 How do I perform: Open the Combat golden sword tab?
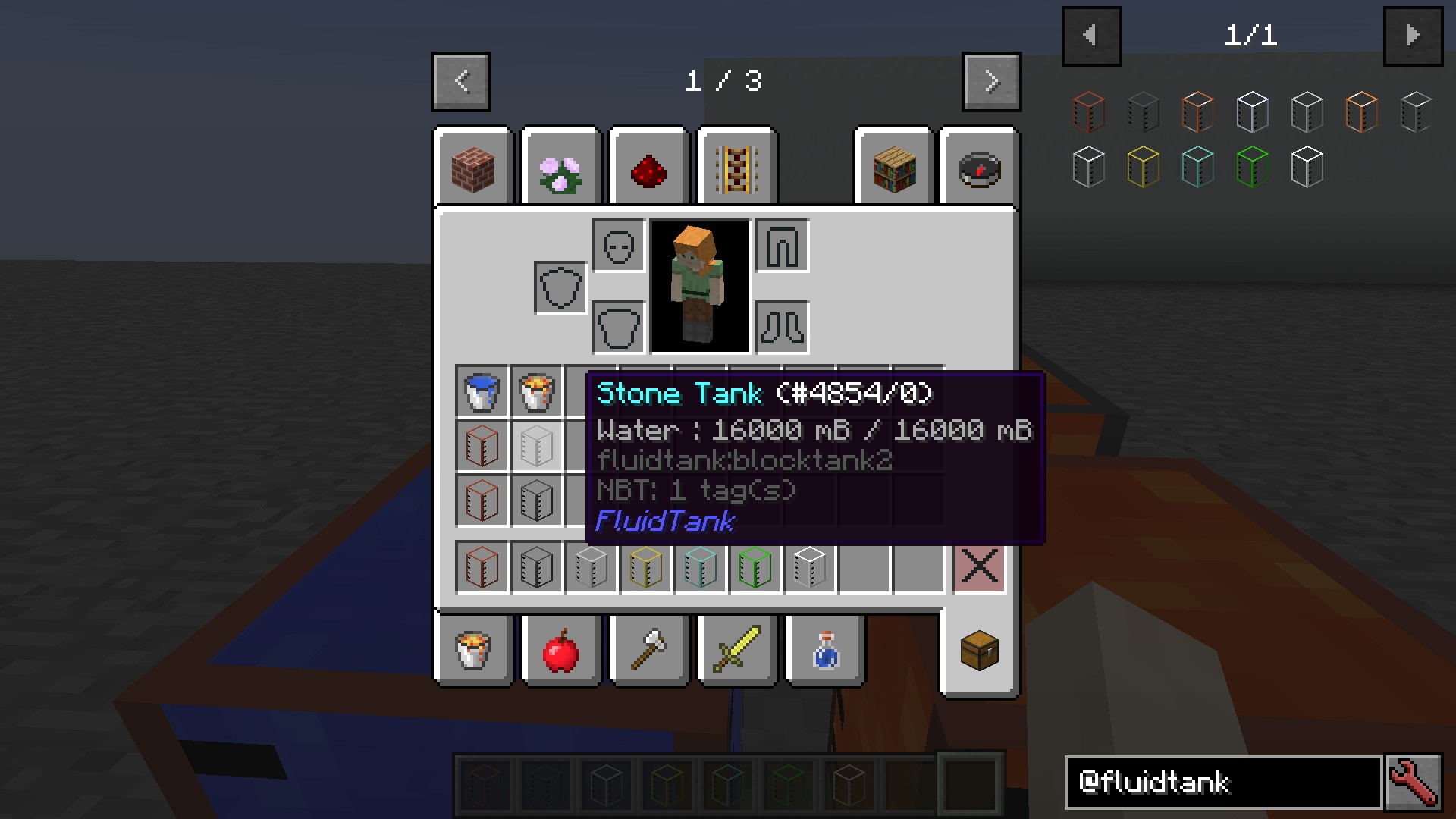737,651
